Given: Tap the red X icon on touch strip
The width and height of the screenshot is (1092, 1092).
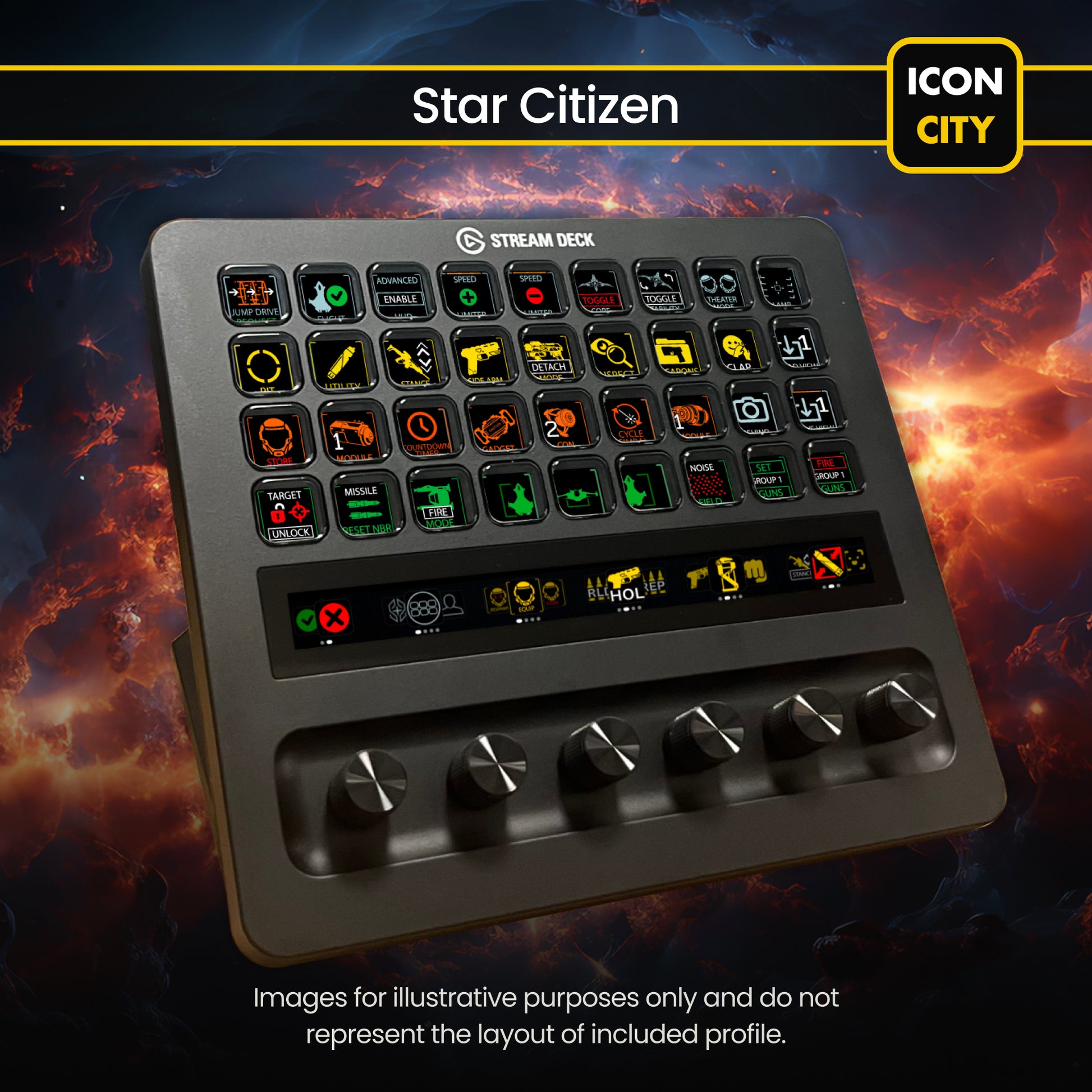Looking at the screenshot, I should click(334, 617).
